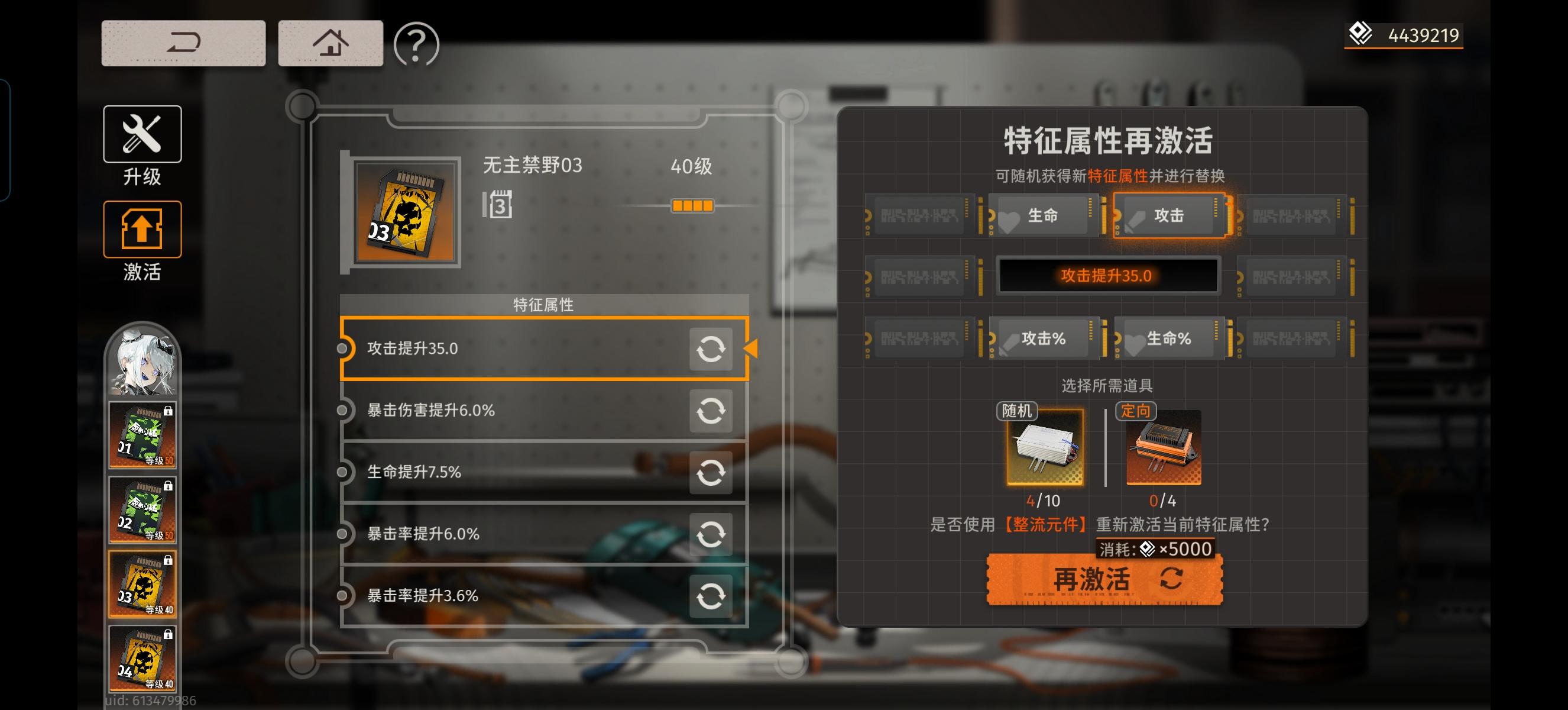Image resolution: width=1568 pixels, height=710 pixels.
Task: Click the refresh icon beside 攻击提升35.0
Action: (x=711, y=349)
